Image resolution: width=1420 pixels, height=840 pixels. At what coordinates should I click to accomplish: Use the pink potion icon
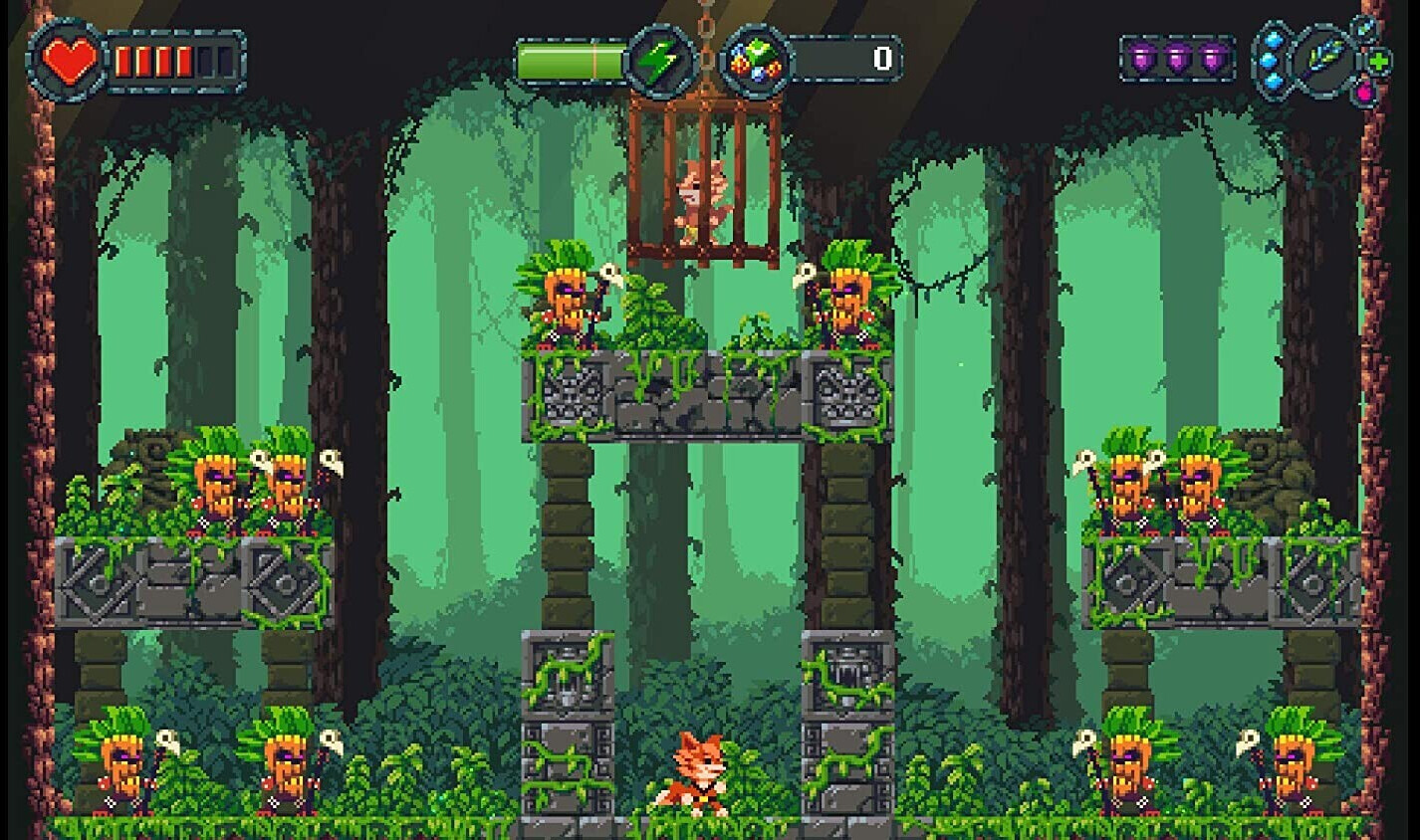click(x=1366, y=91)
